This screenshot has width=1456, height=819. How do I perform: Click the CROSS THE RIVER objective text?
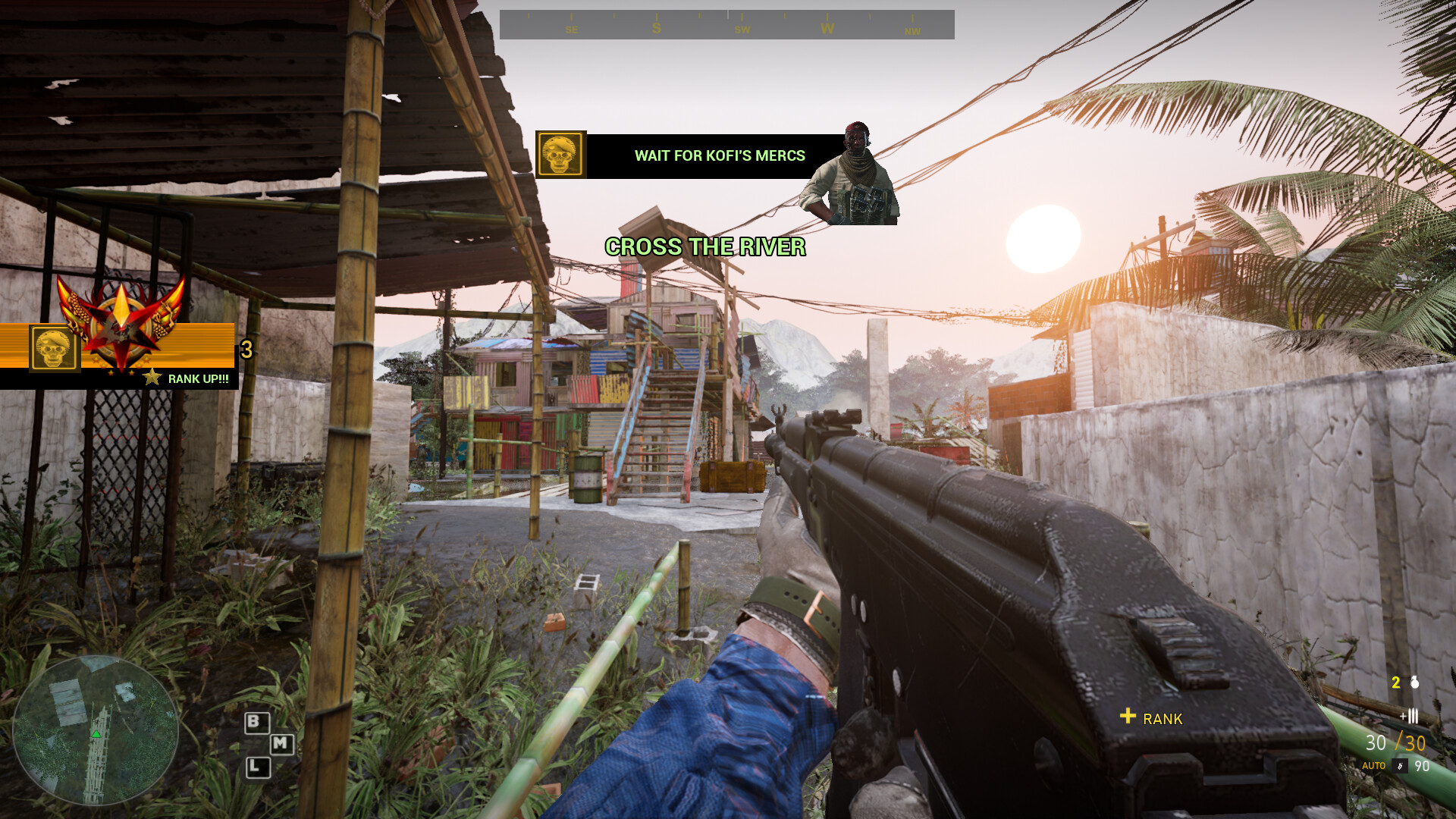(705, 246)
